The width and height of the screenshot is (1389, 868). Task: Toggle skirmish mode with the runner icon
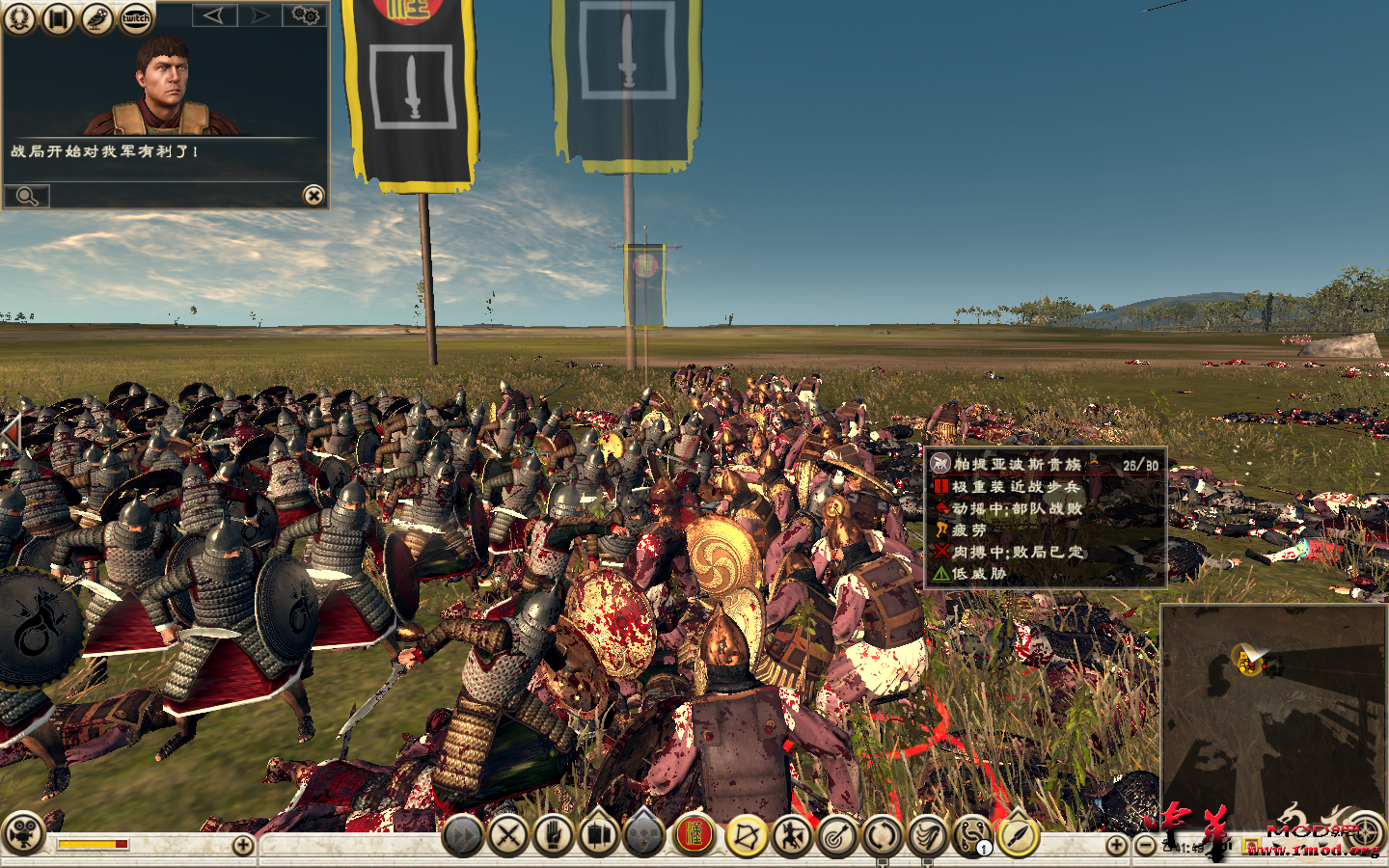click(790, 835)
